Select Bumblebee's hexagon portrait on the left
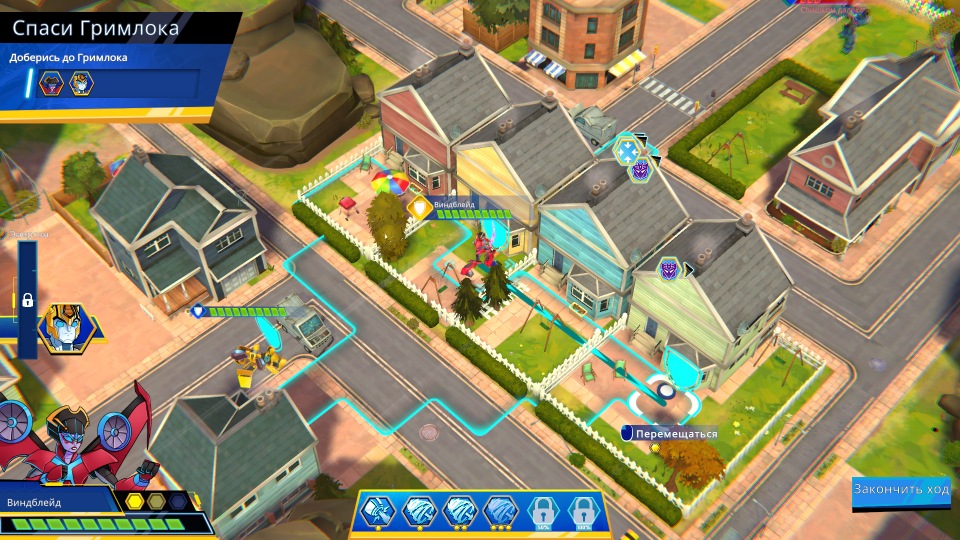960x540 pixels. (60, 326)
